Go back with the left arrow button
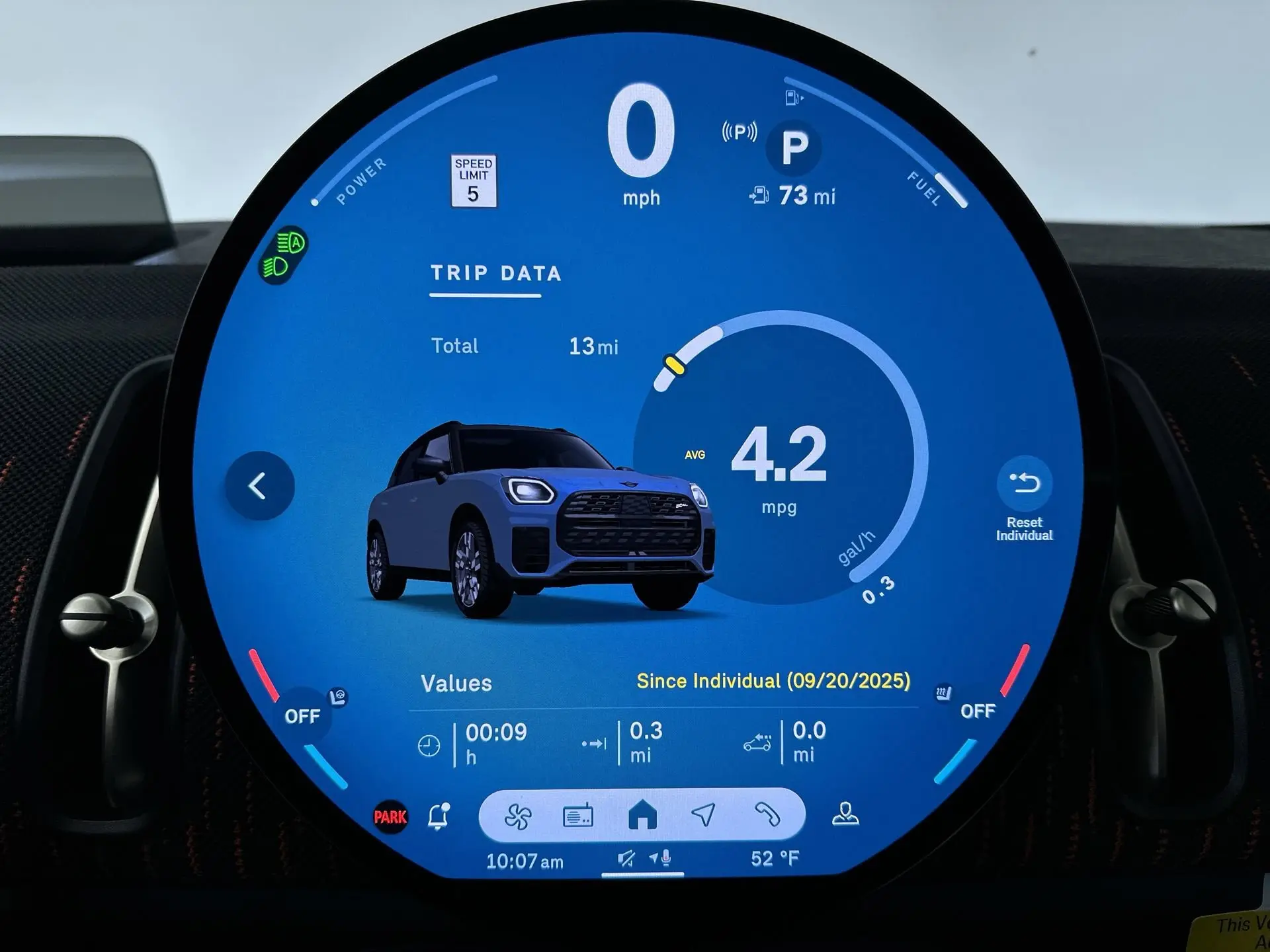Image resolution: width=1270 pixels, height=952 pixels. [259, 486]
